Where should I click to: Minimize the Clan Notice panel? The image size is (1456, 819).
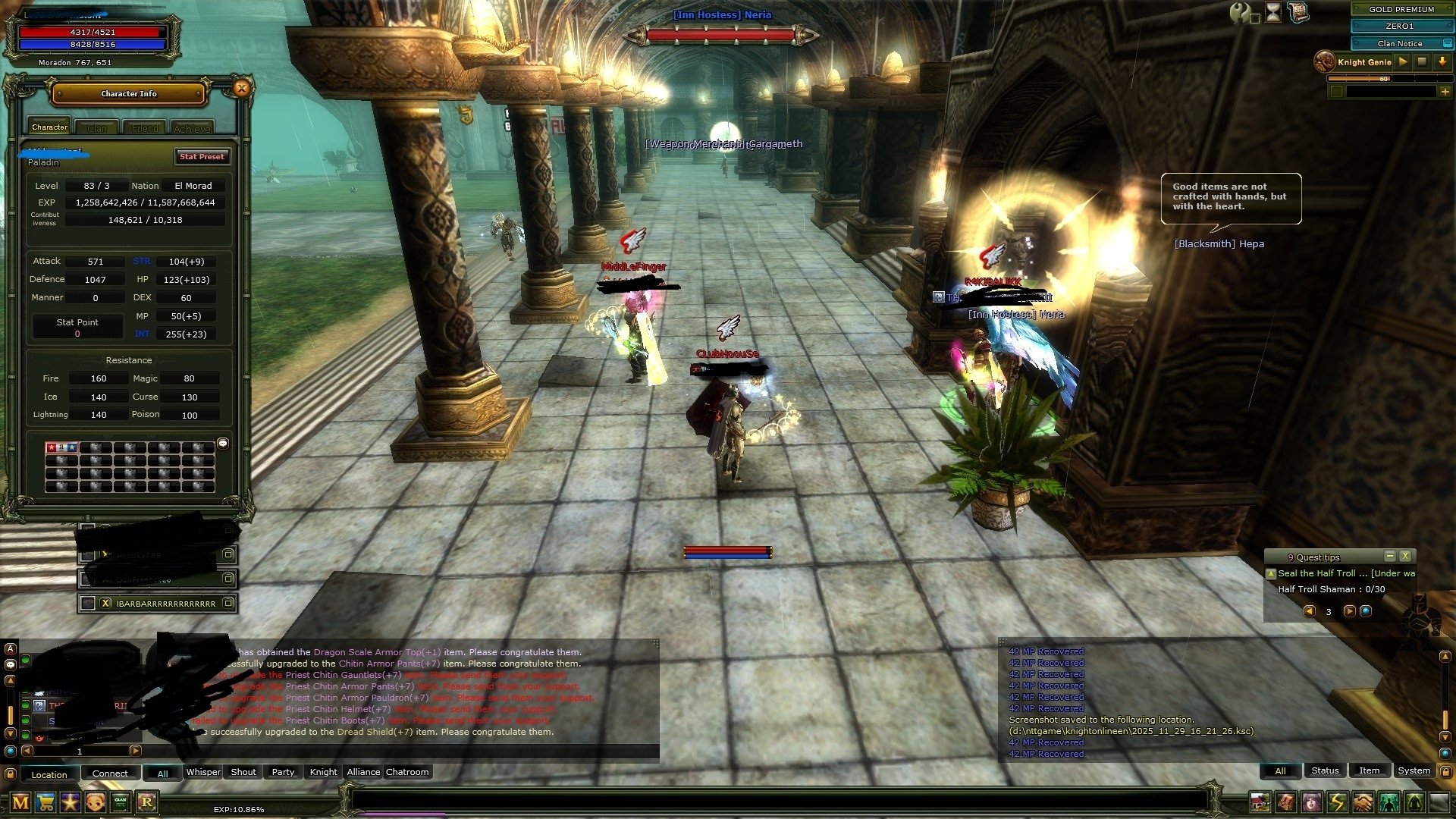point(1447,43)
